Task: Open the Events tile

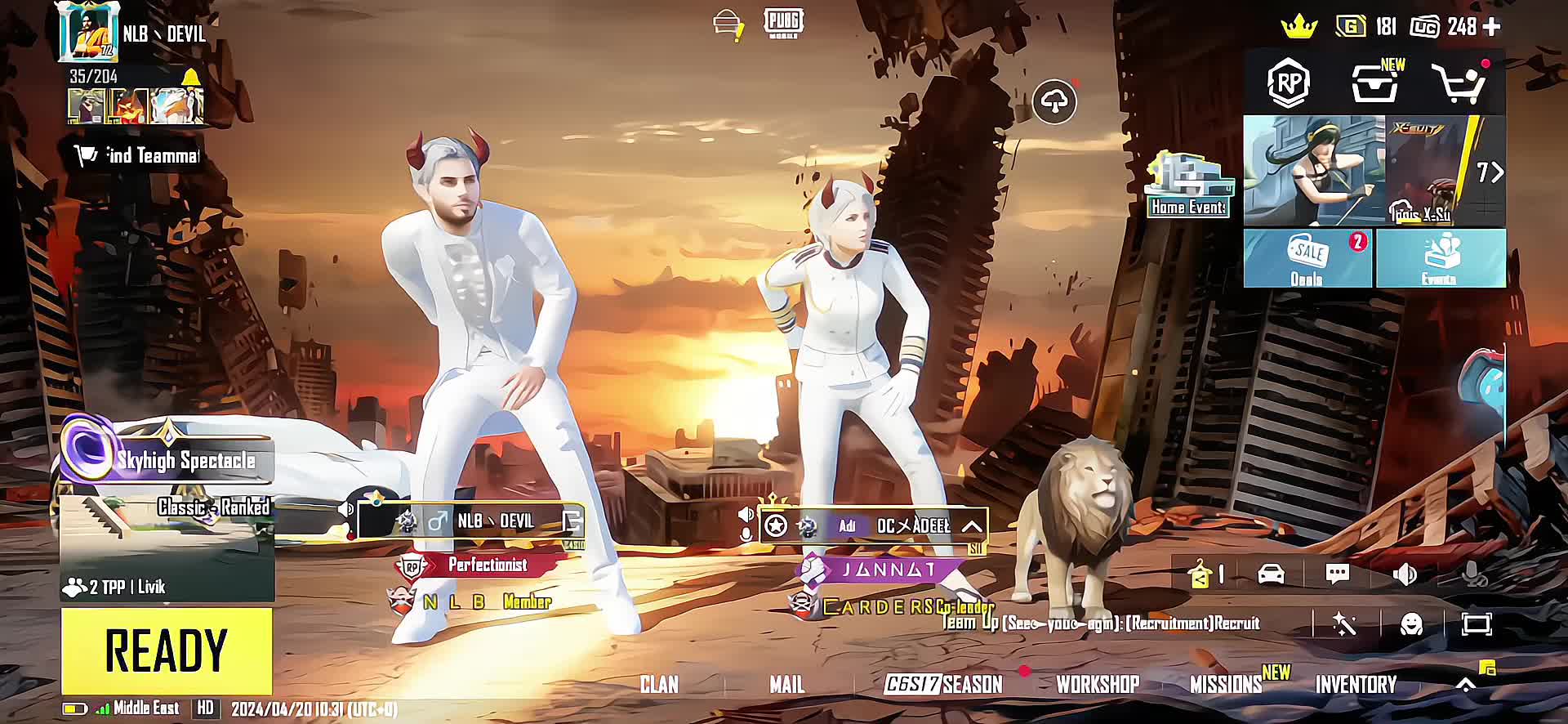Action: point(1440,258)
